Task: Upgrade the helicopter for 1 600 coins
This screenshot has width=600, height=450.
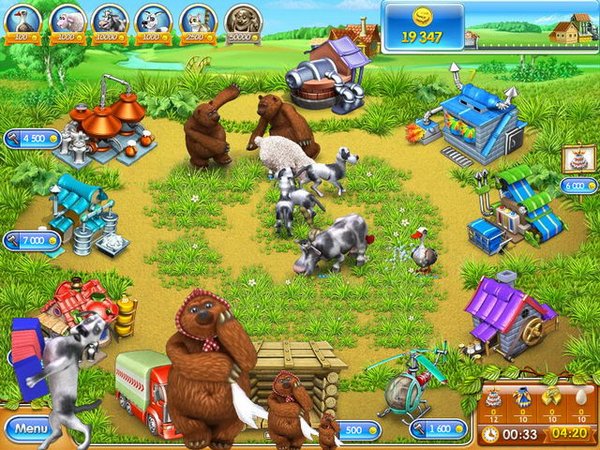Action: [x=439, y=429]
